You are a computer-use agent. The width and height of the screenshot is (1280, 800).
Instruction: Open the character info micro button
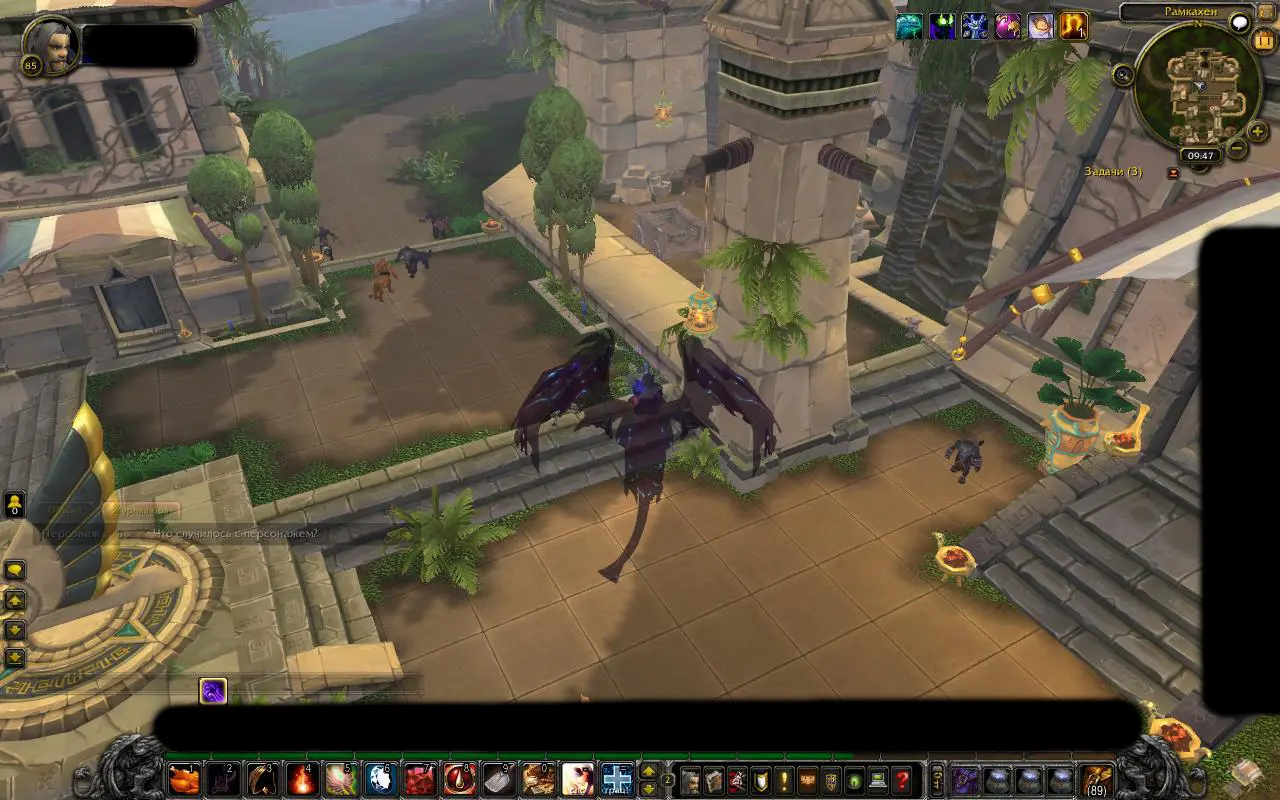point(689,780)
